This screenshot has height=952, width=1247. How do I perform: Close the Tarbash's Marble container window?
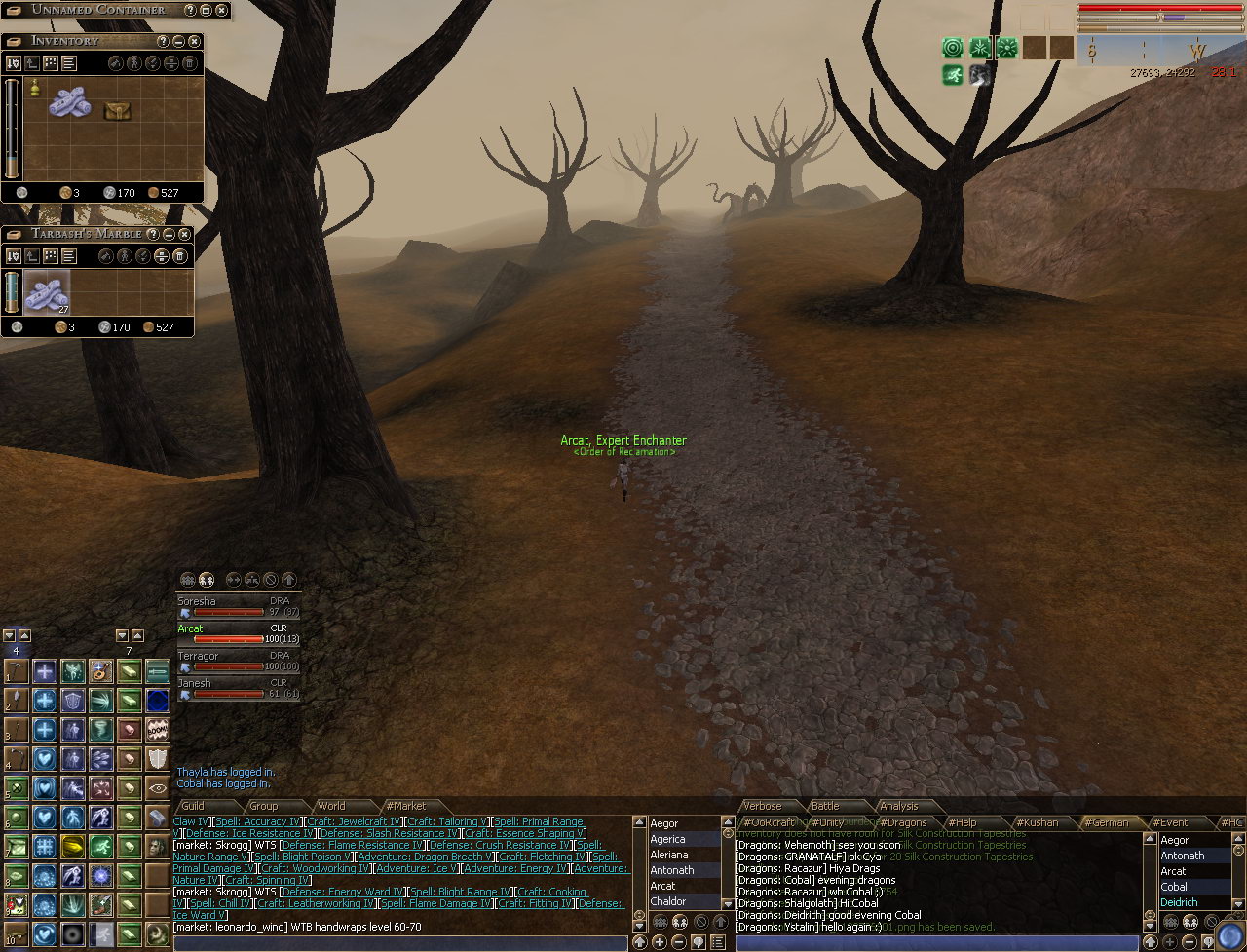click(x=184, y=234)
